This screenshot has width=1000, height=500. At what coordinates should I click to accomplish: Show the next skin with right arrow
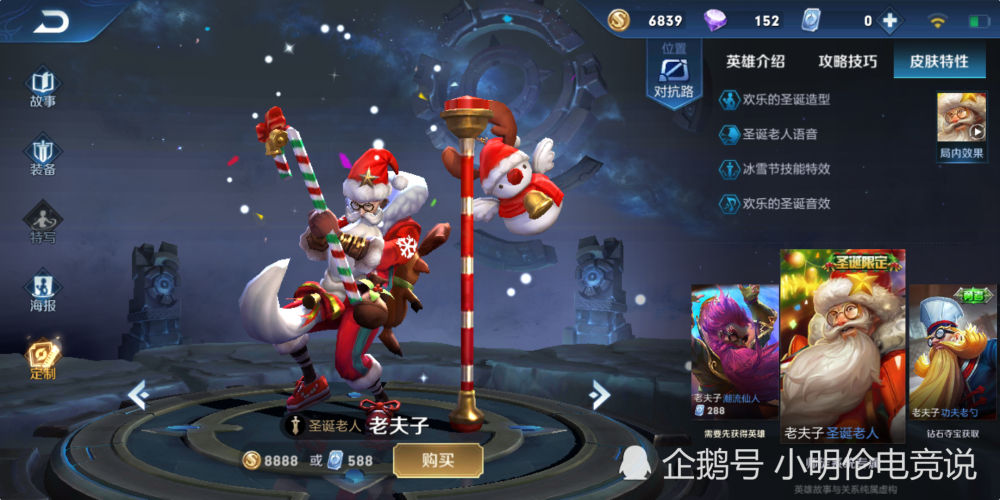[600, 394]
